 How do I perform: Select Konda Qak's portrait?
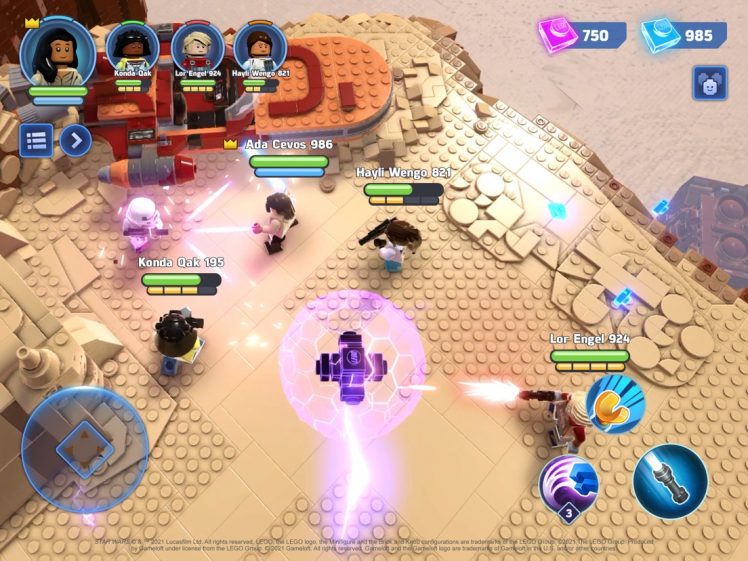131,47
